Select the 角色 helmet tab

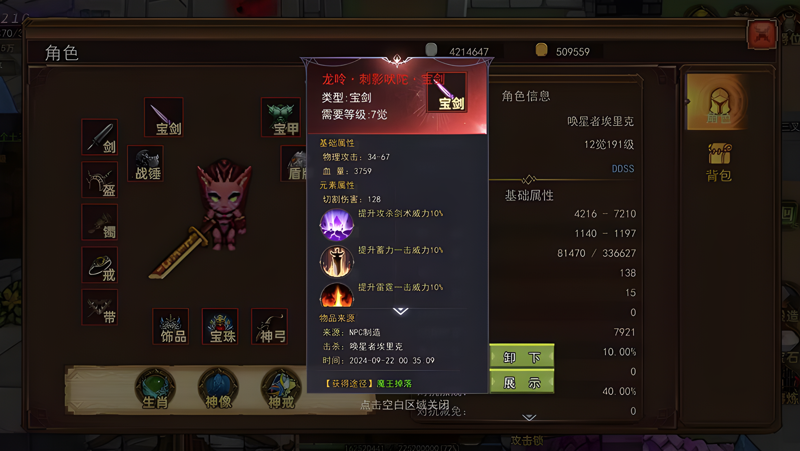[x=718, y=101]
